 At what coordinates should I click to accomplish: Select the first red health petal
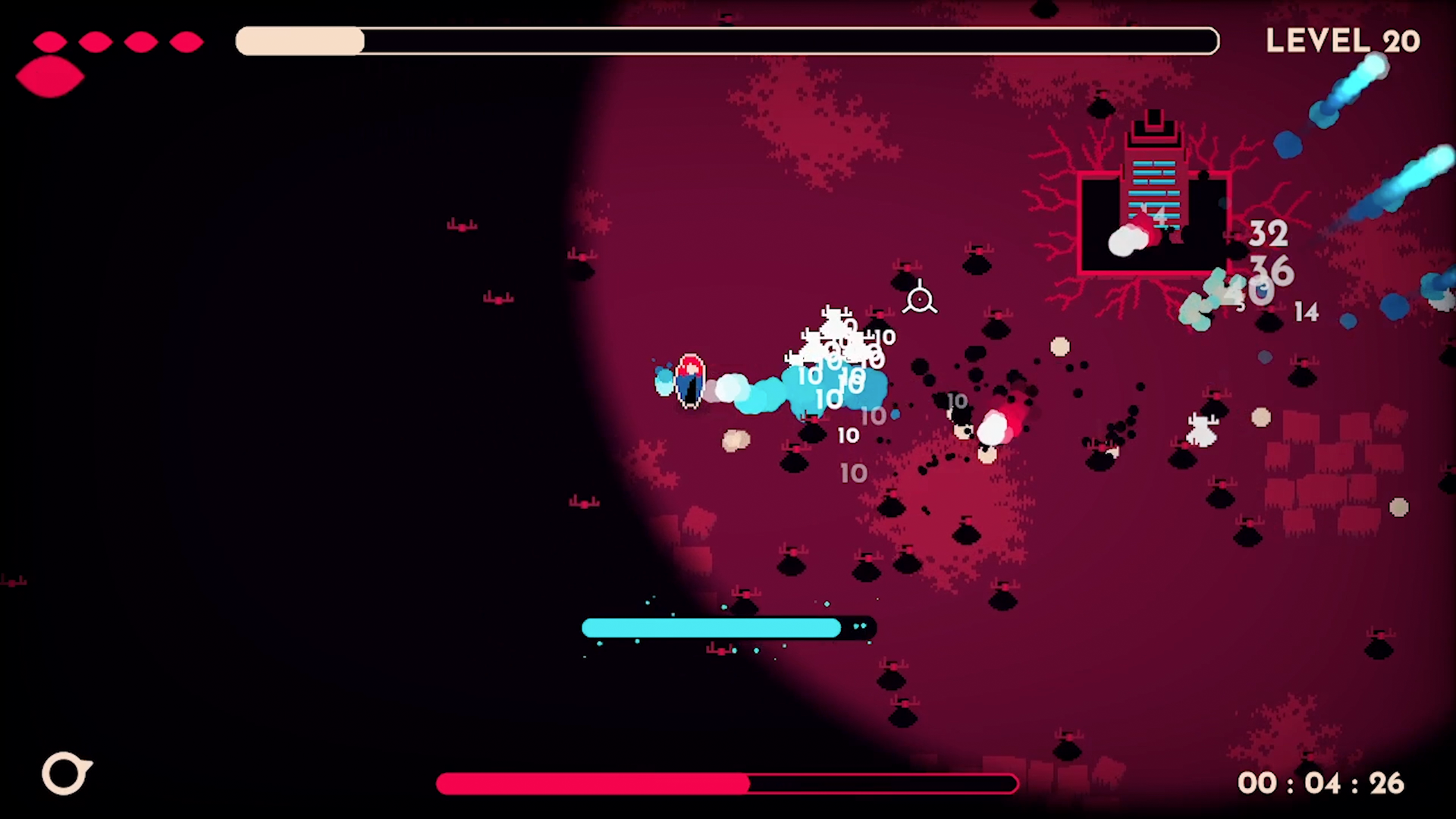[49, 42]
